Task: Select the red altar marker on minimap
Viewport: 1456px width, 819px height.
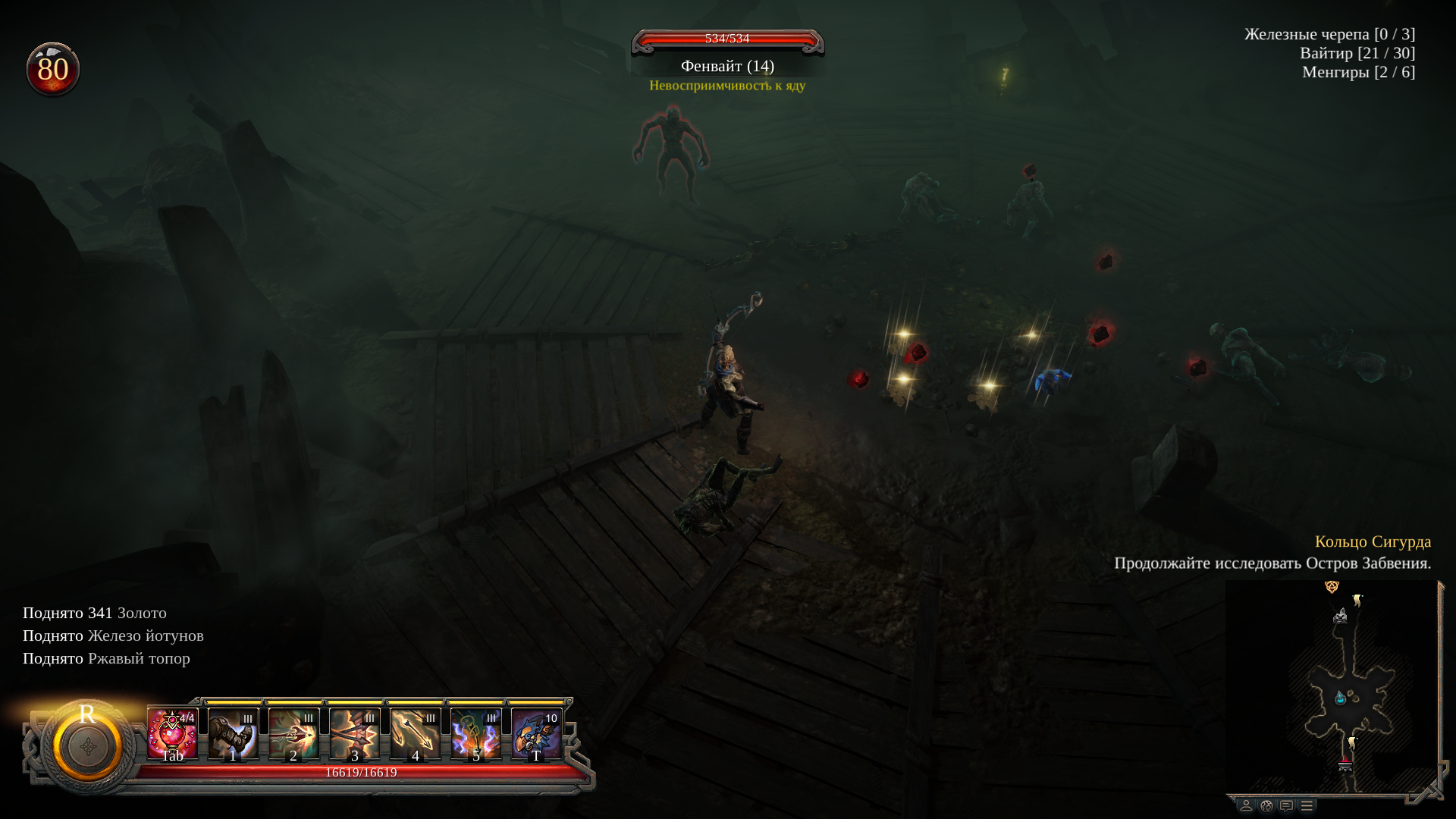Action: click(1345, 764)
